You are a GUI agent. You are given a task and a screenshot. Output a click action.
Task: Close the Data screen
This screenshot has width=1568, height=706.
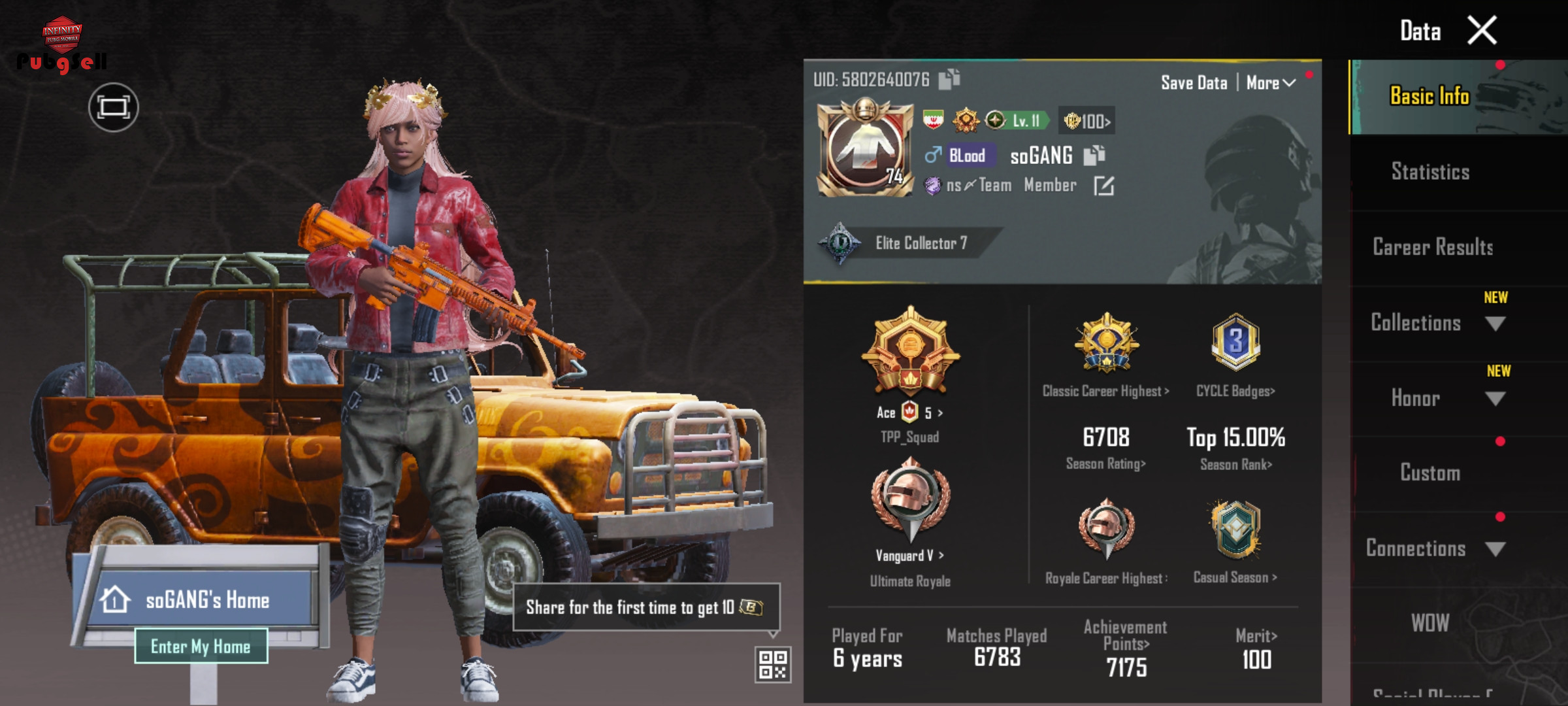tap(1481, 31)
